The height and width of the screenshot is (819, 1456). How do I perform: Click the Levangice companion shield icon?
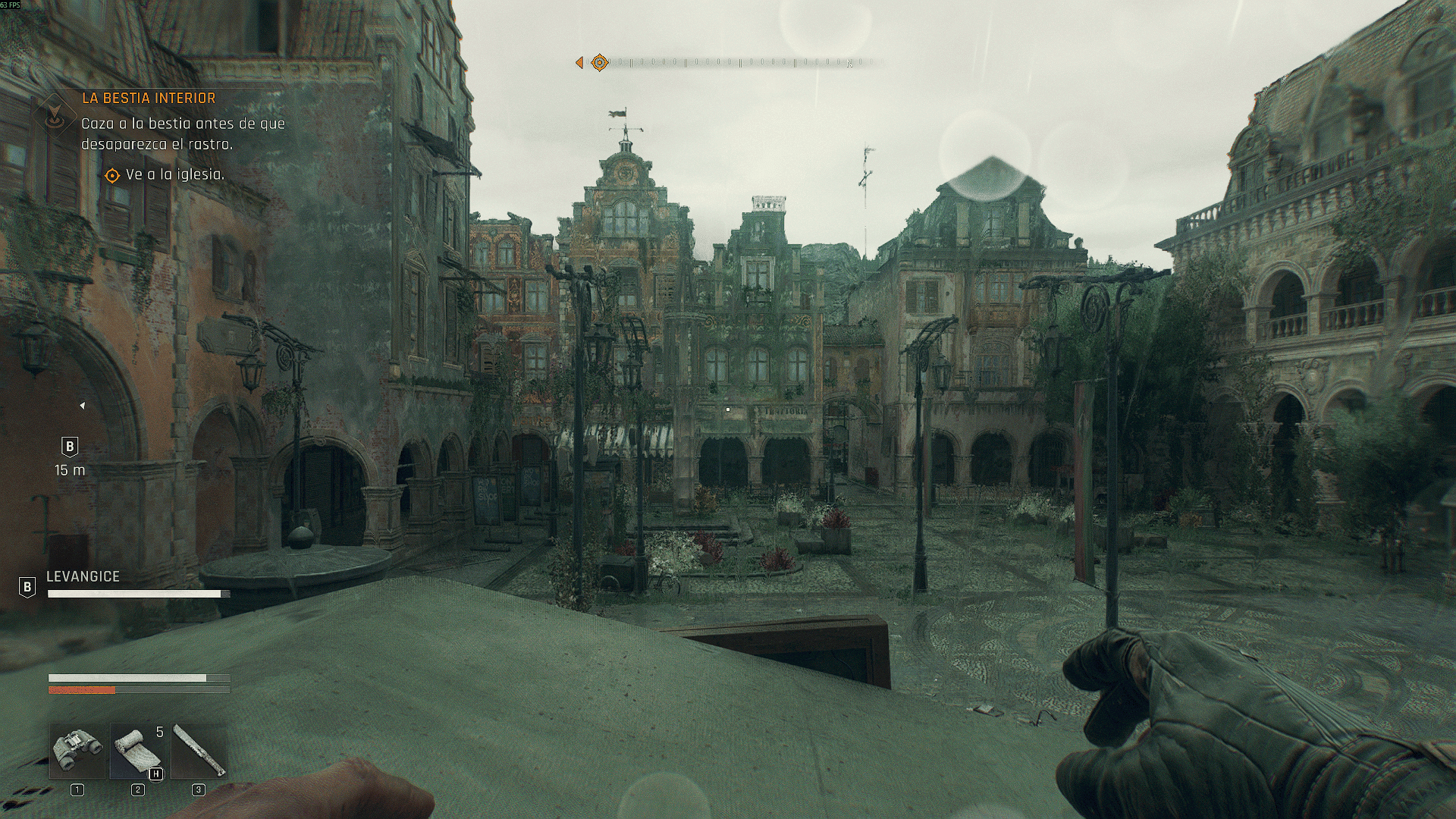(27, 586)
